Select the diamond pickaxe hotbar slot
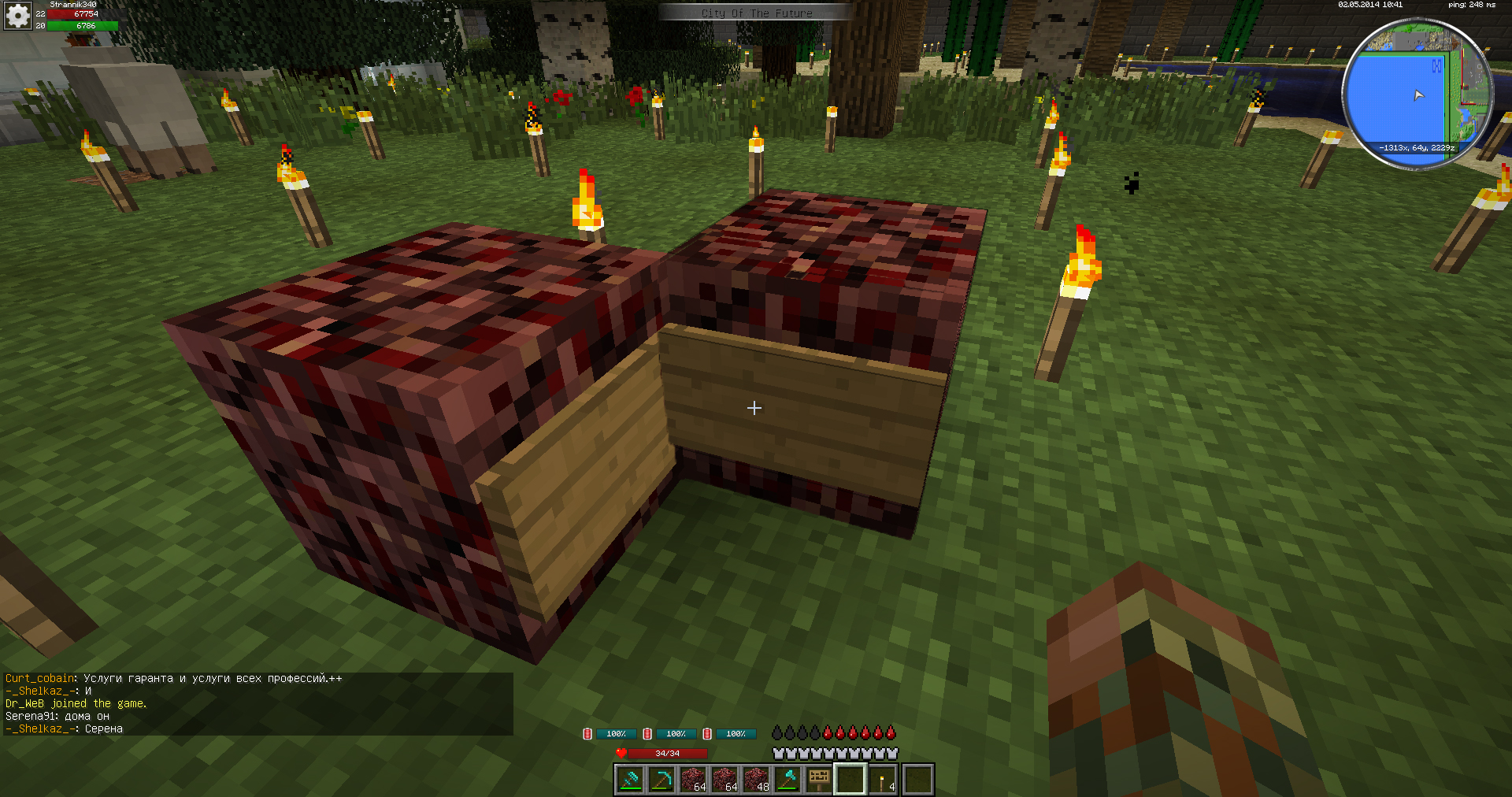Viewport: 1512px width, 797px height. click(661, 780)
